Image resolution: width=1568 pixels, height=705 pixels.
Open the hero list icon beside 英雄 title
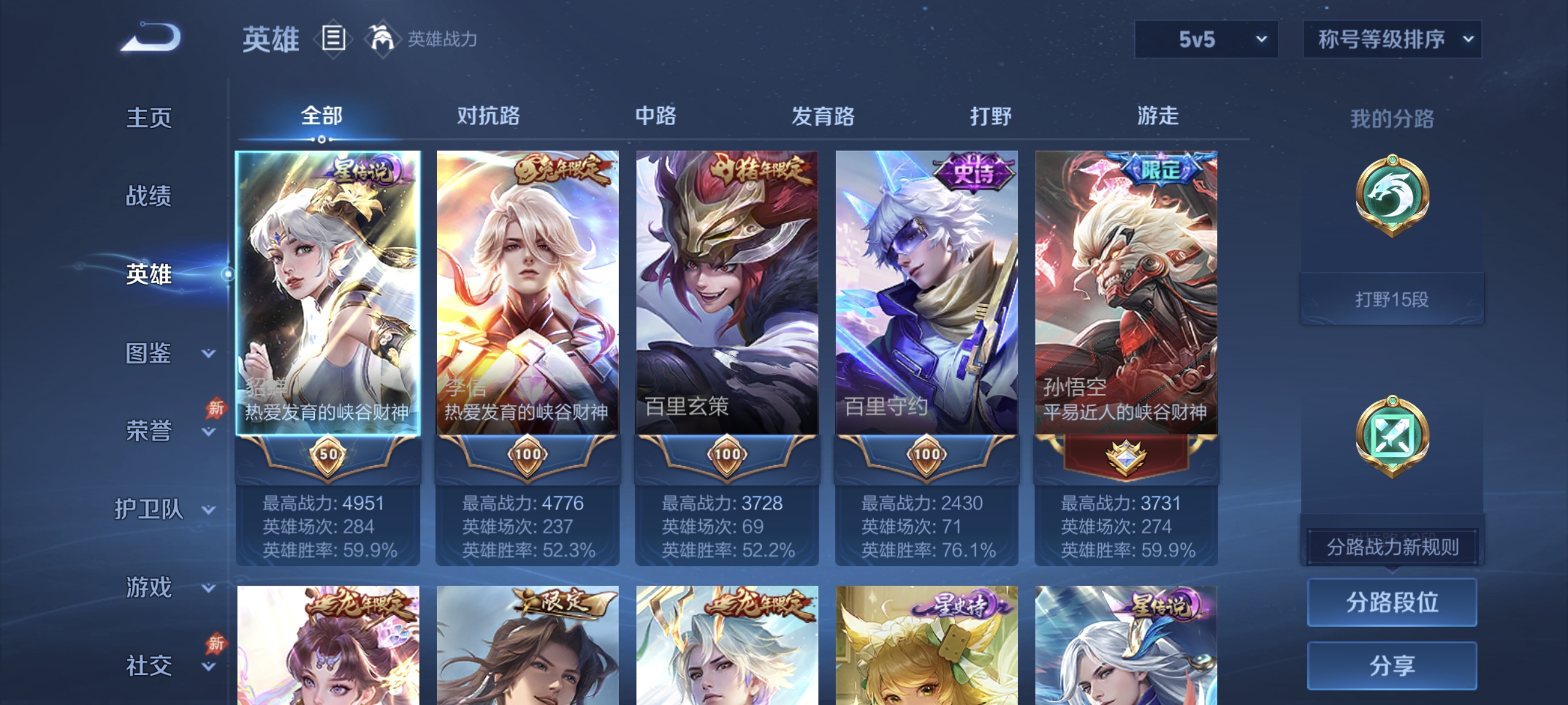[x=332, y=38]
